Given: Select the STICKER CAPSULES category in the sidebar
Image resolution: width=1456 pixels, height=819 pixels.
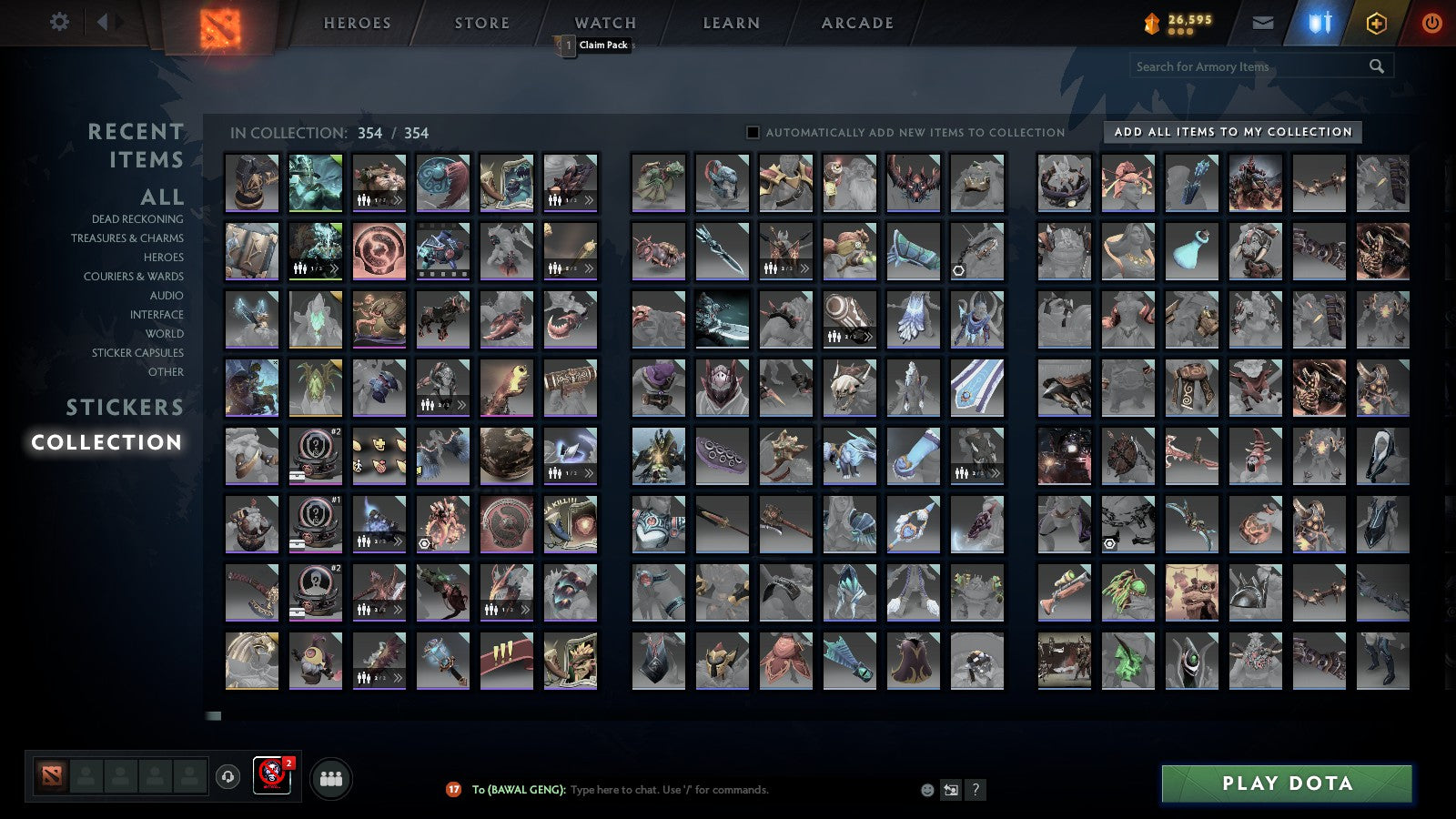Looking at the screenshot, I should (x=136, y=352).
